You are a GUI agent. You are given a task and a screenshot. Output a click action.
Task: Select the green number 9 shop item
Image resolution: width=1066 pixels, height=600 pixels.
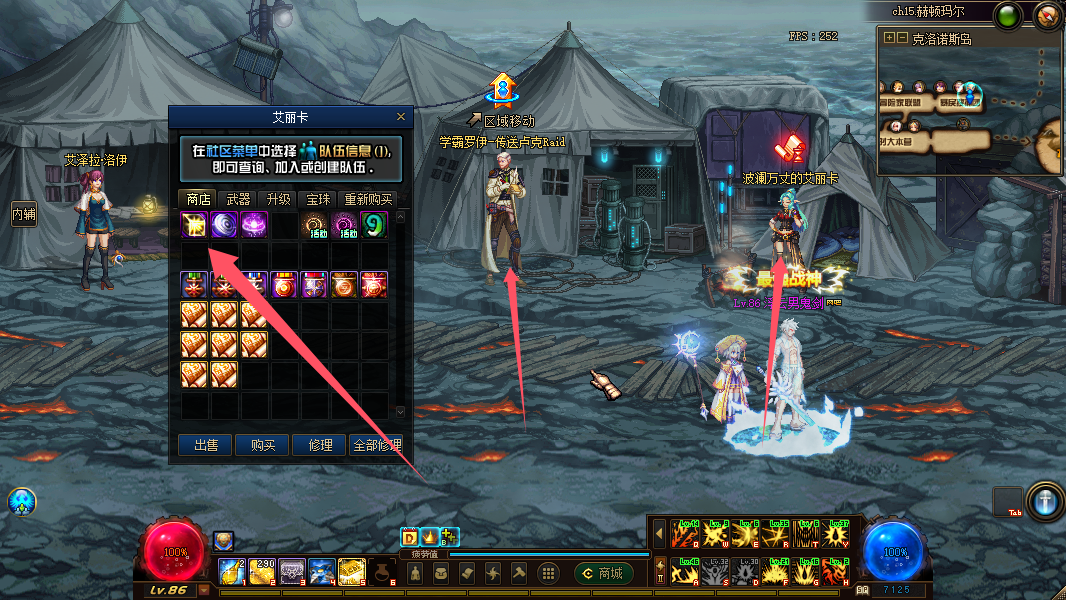click(x=374, y=224)
